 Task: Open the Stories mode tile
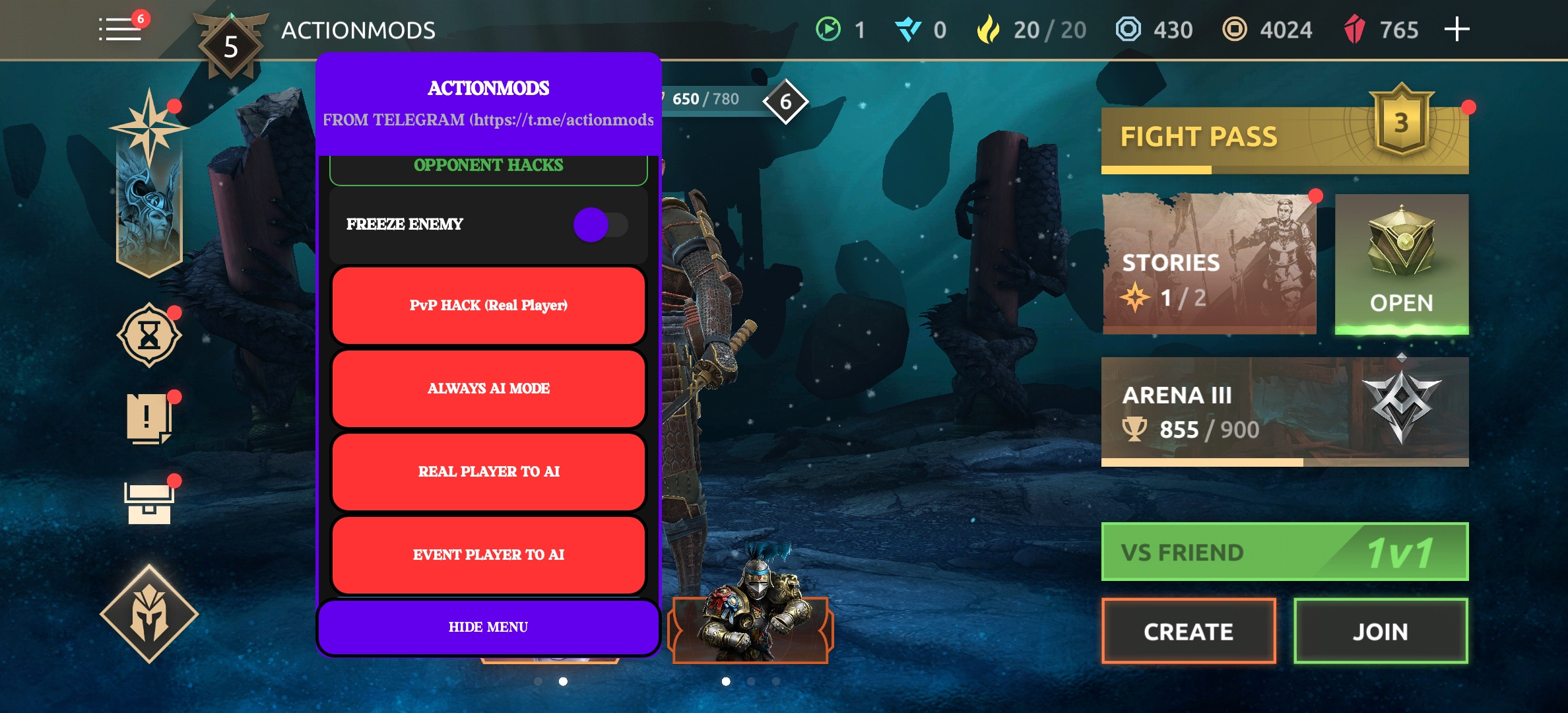[1209, 264]
